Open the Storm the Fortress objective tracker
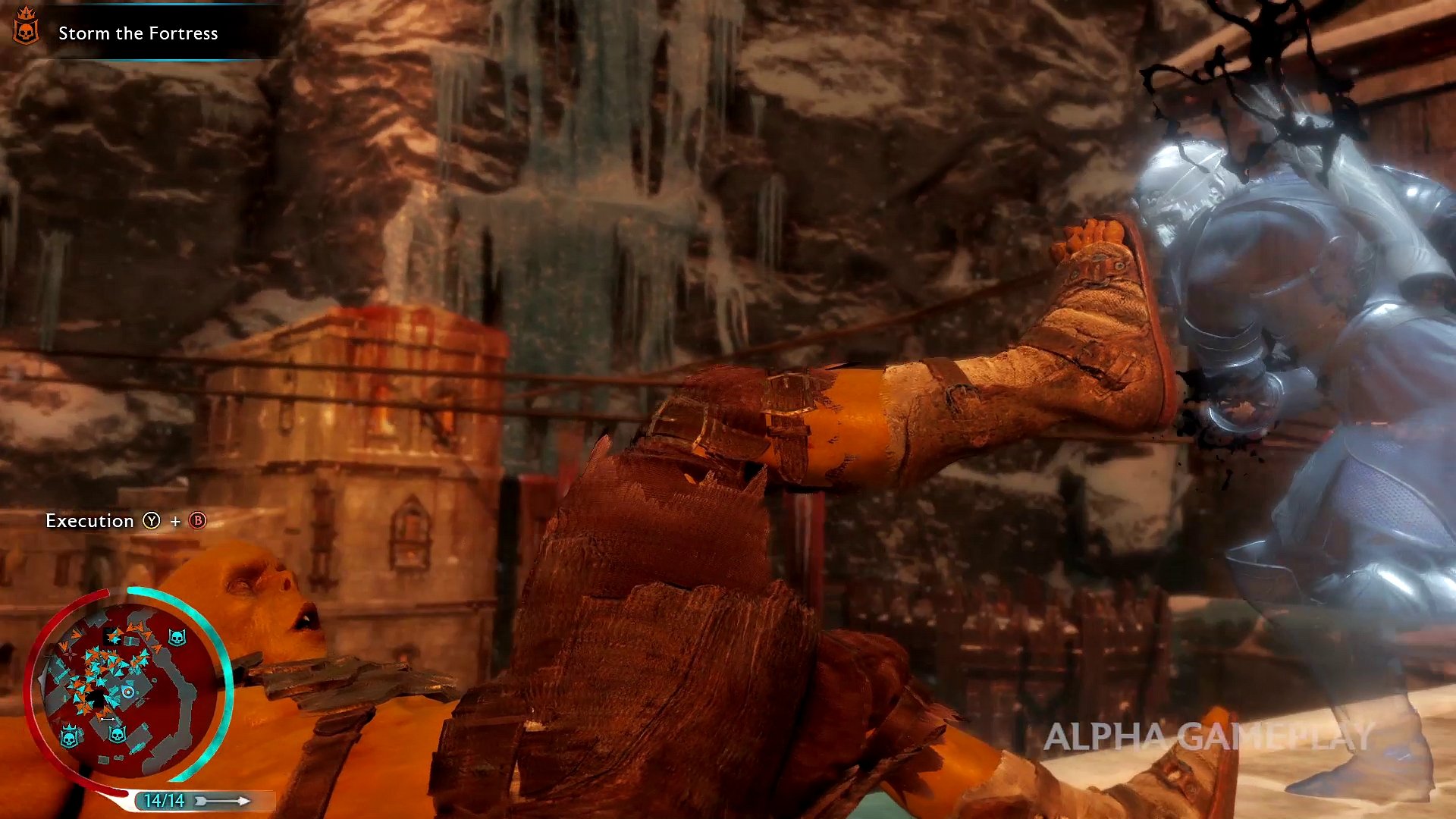The height and width of the screenshot is (819, 1456). [x=138, y=33]
